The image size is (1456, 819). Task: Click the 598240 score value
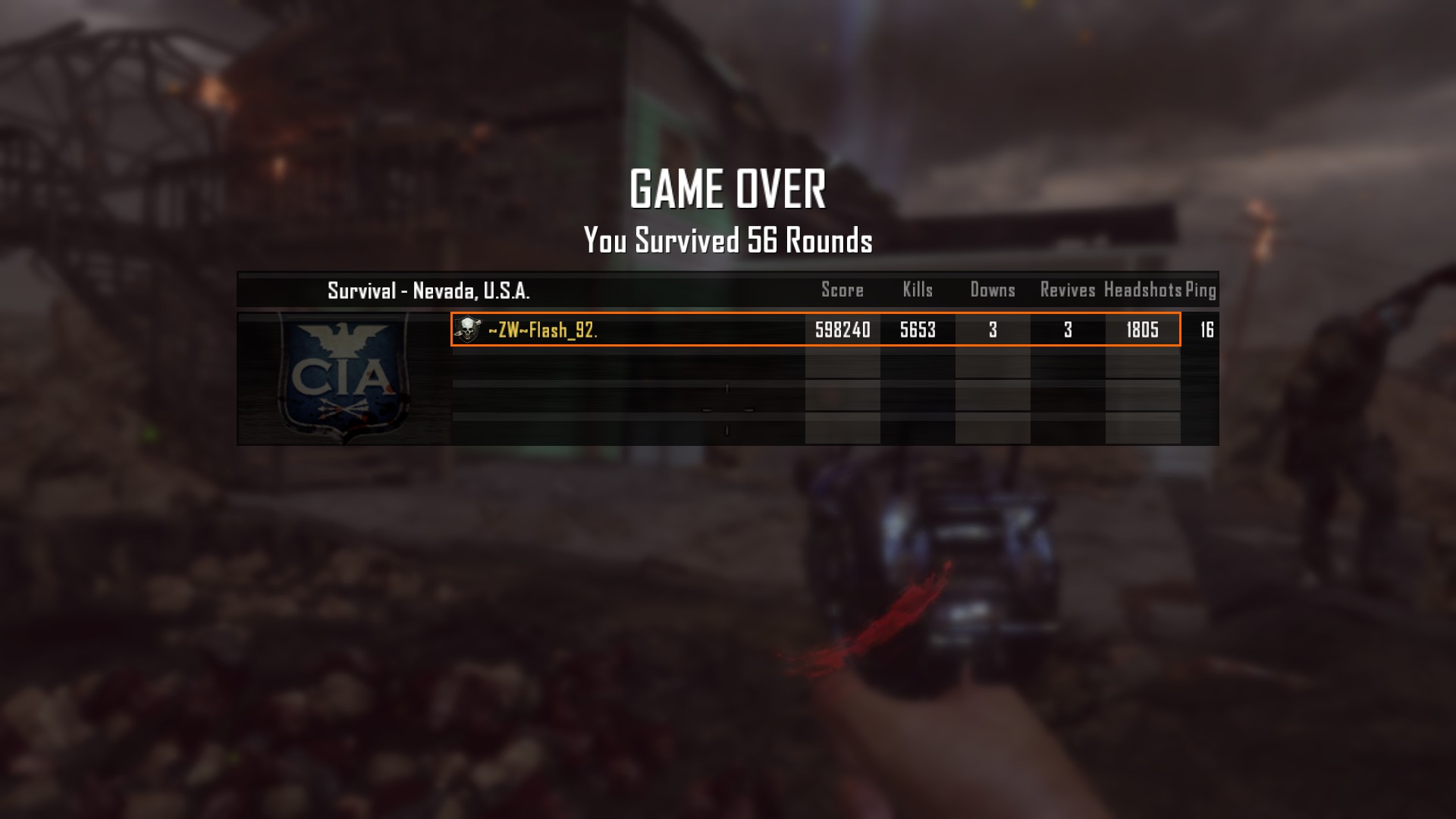(x=842, y=330)
